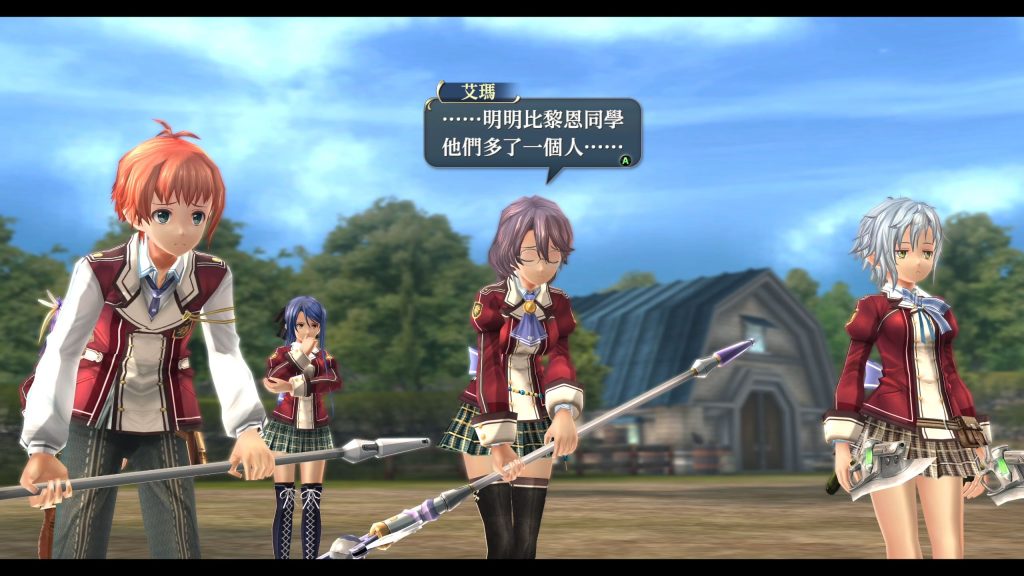Click 艾瑪's dialogue speech bubble to continue
Image resolution: width=1024 pixels, height=576 pixels.
[532, 133]
